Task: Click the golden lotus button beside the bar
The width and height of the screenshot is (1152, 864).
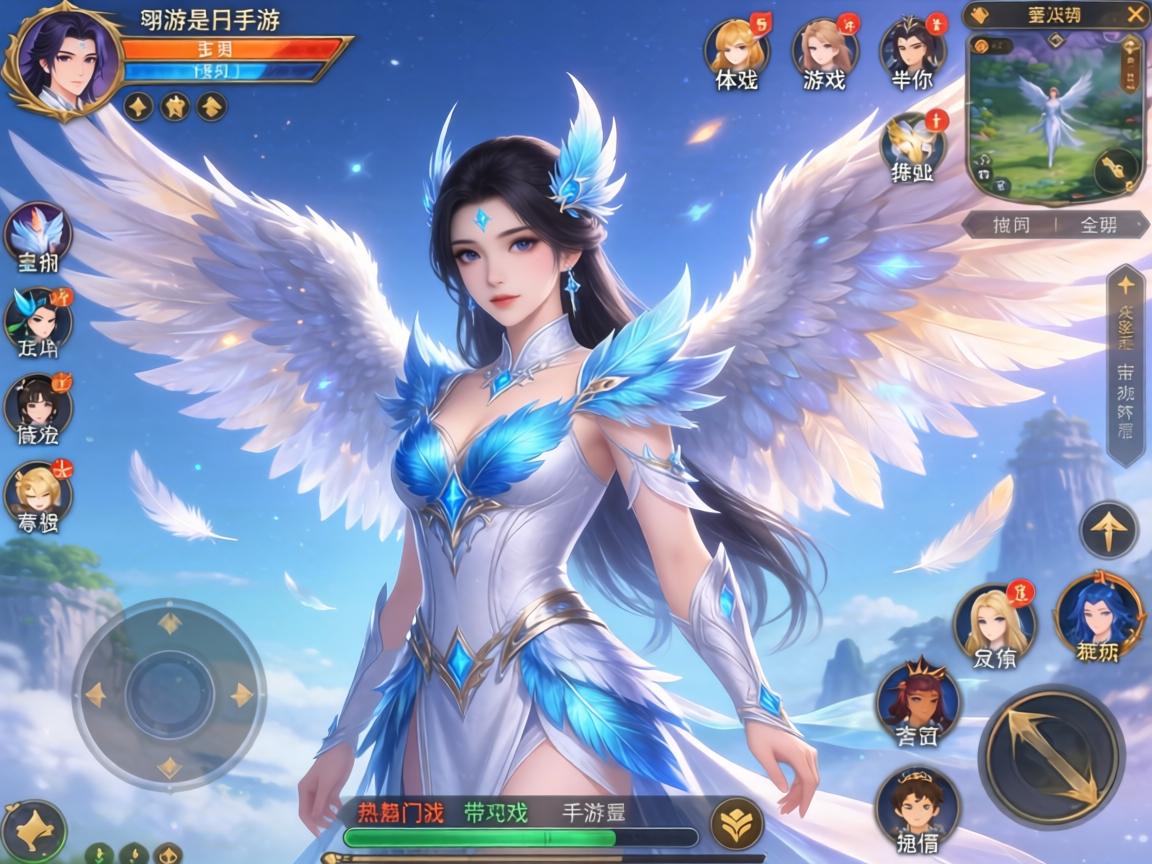Action: [x=736, y=824]
